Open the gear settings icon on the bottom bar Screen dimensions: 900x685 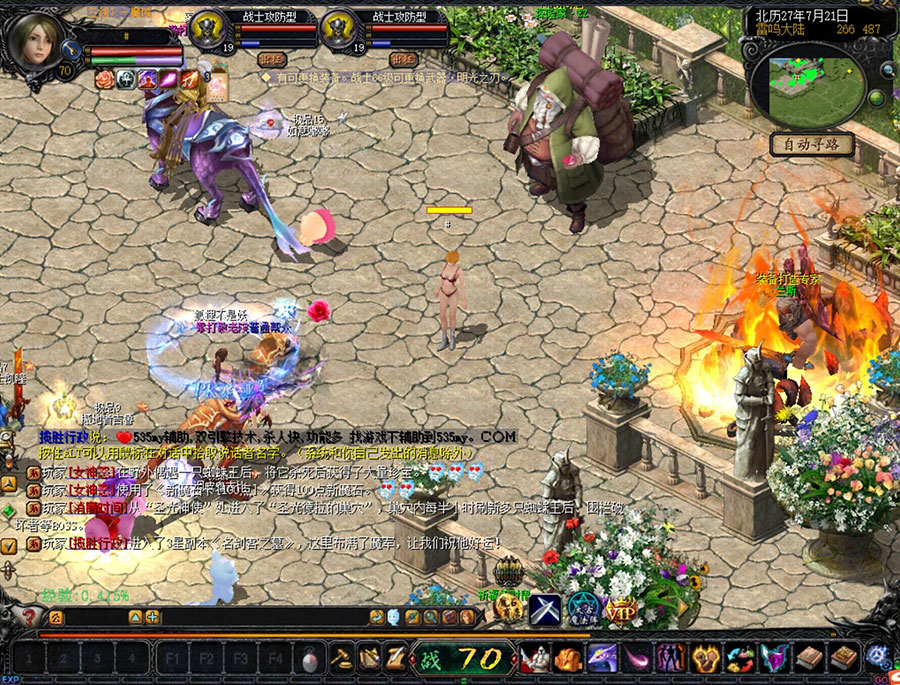(879, 656)
